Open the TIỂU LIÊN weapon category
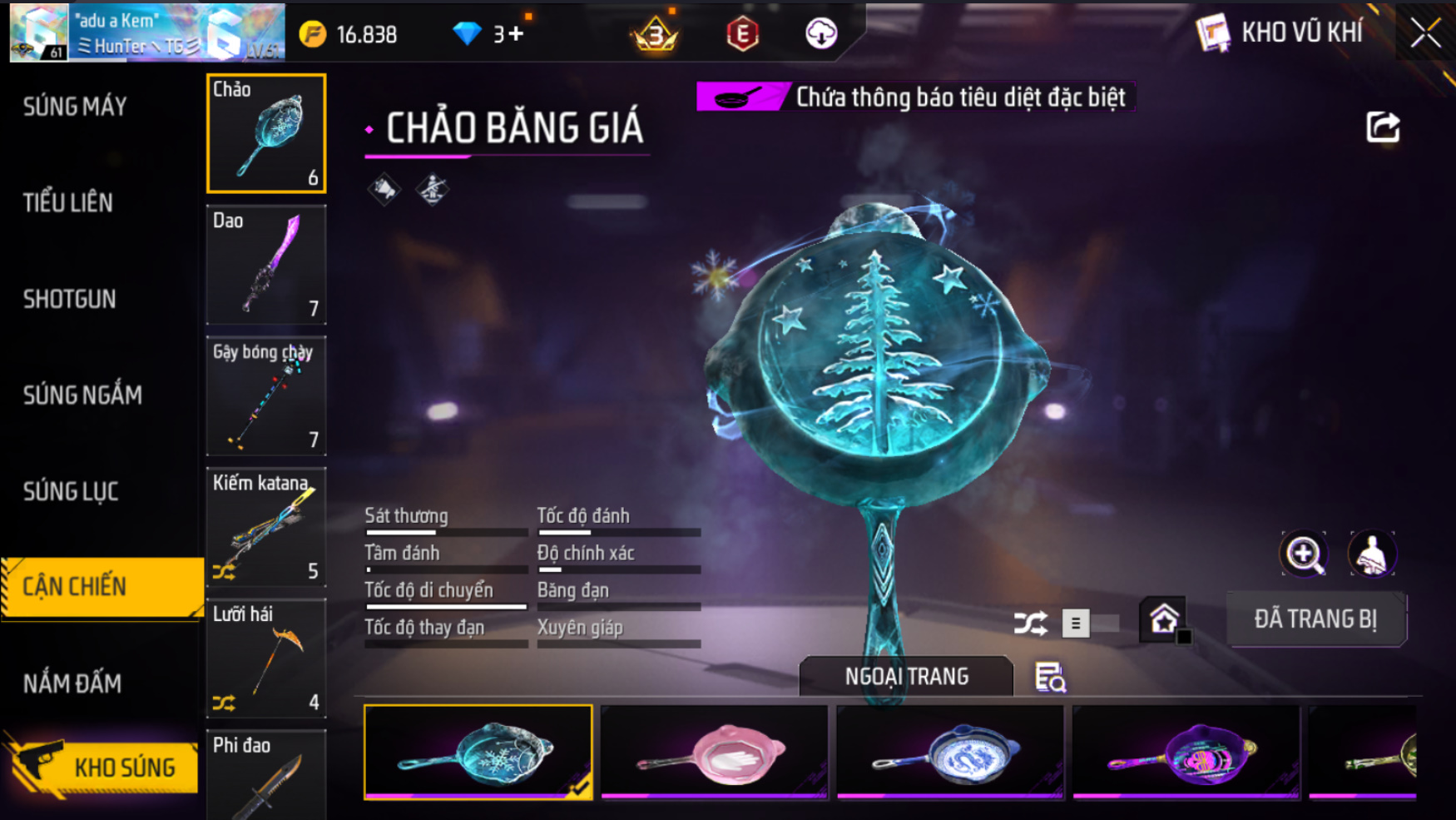The width and height of the screenshot is (1456, 820). tap(68, 202)
